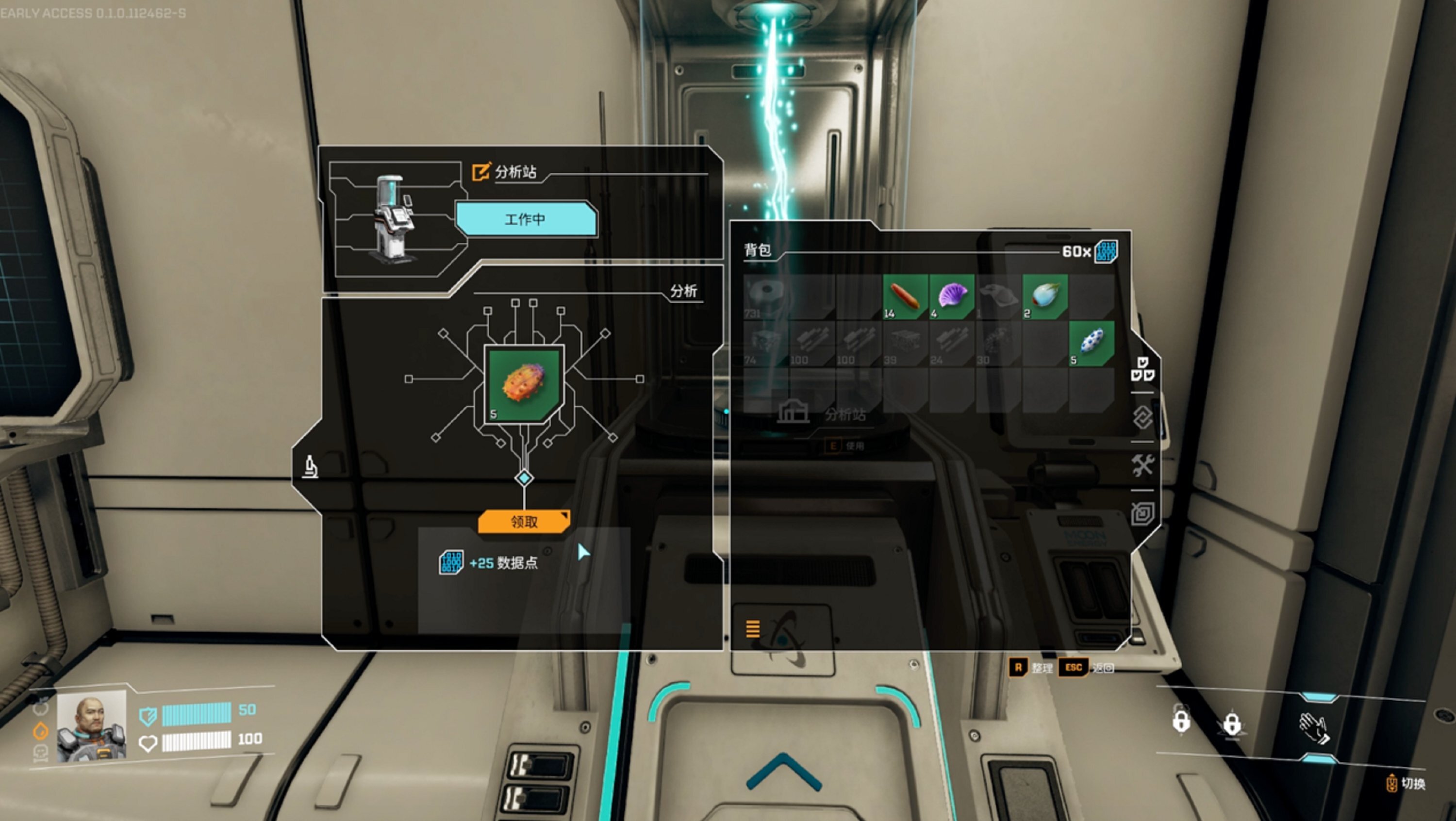Click the data points icon beside 60x
Image resolution: width=1456 pixels, height=821 pixels.
1106,251
